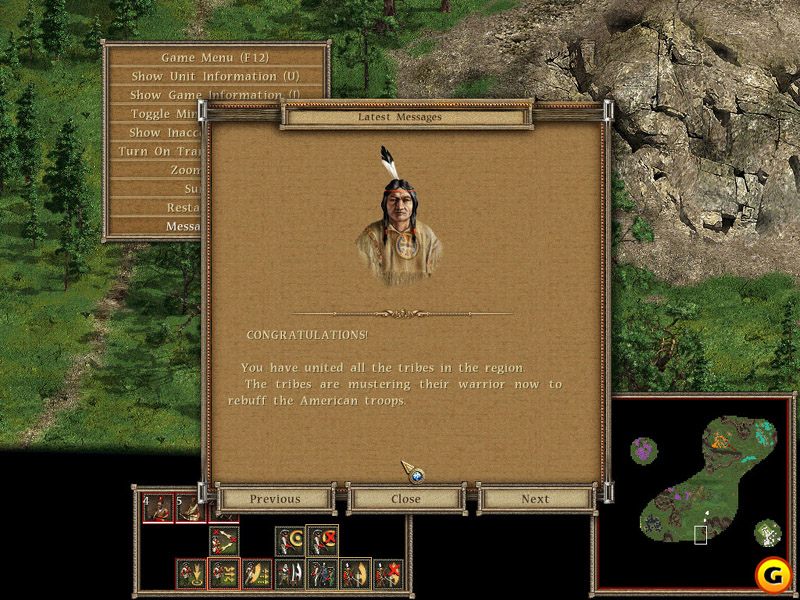Go to the Previous message
The image size is (800, 600).
coord(275,499)
